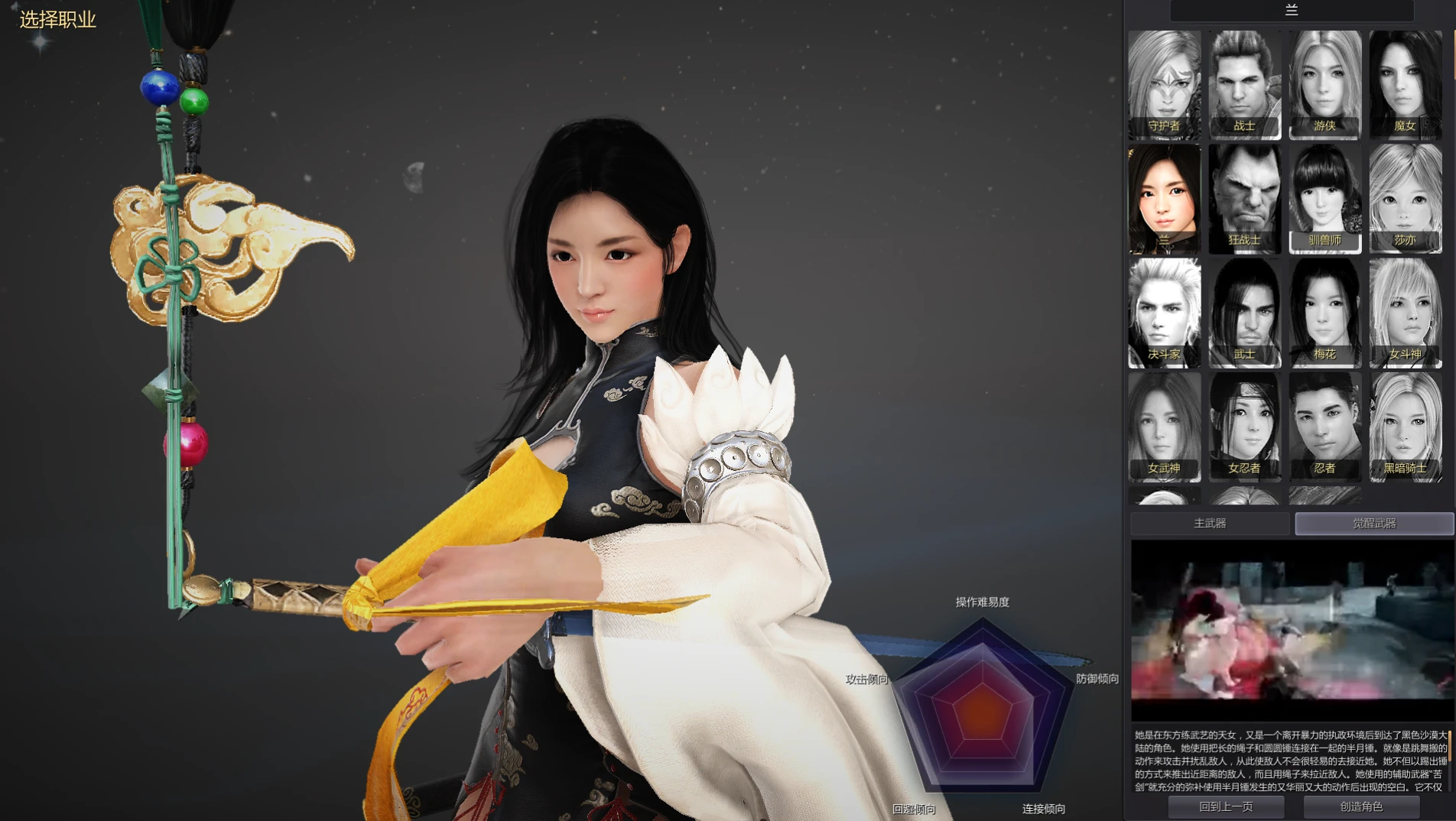
Task: Pick the 梅花 class portrait
Action: (x=1324, y=313)
